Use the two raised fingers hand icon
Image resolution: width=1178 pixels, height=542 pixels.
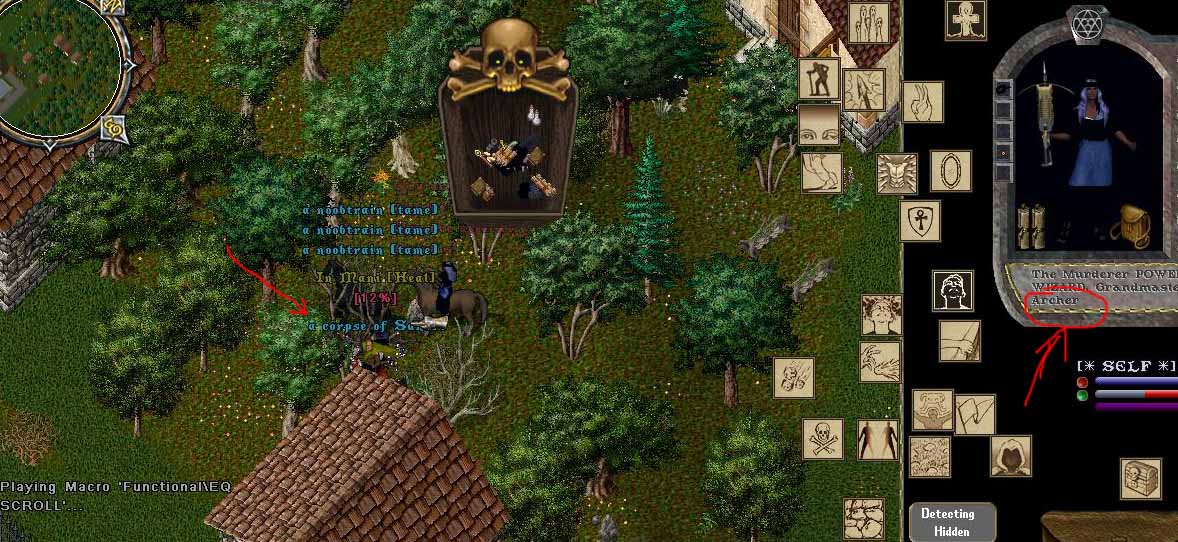pos(923,101)
